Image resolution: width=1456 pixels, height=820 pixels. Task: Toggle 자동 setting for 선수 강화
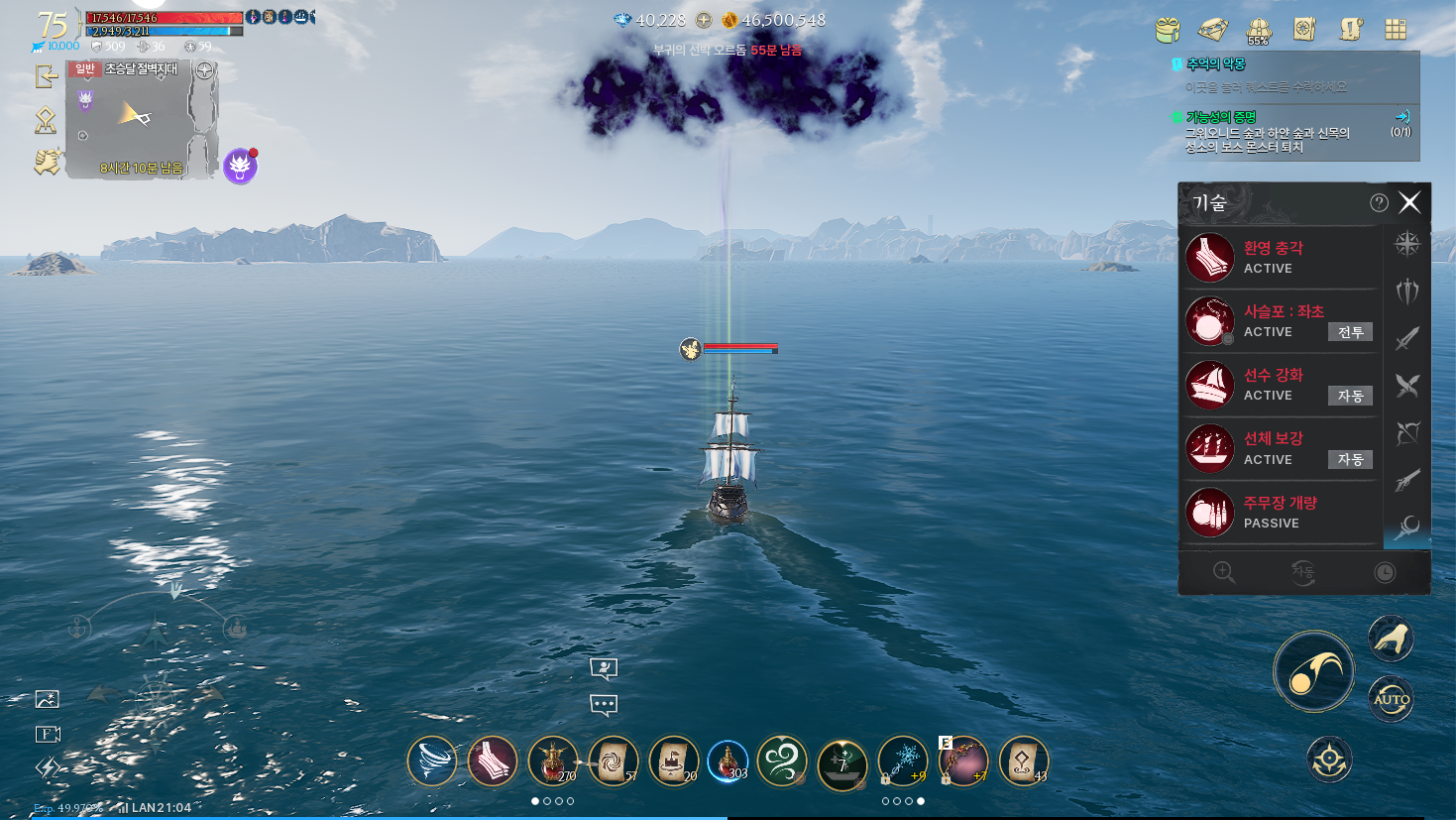1350,396
